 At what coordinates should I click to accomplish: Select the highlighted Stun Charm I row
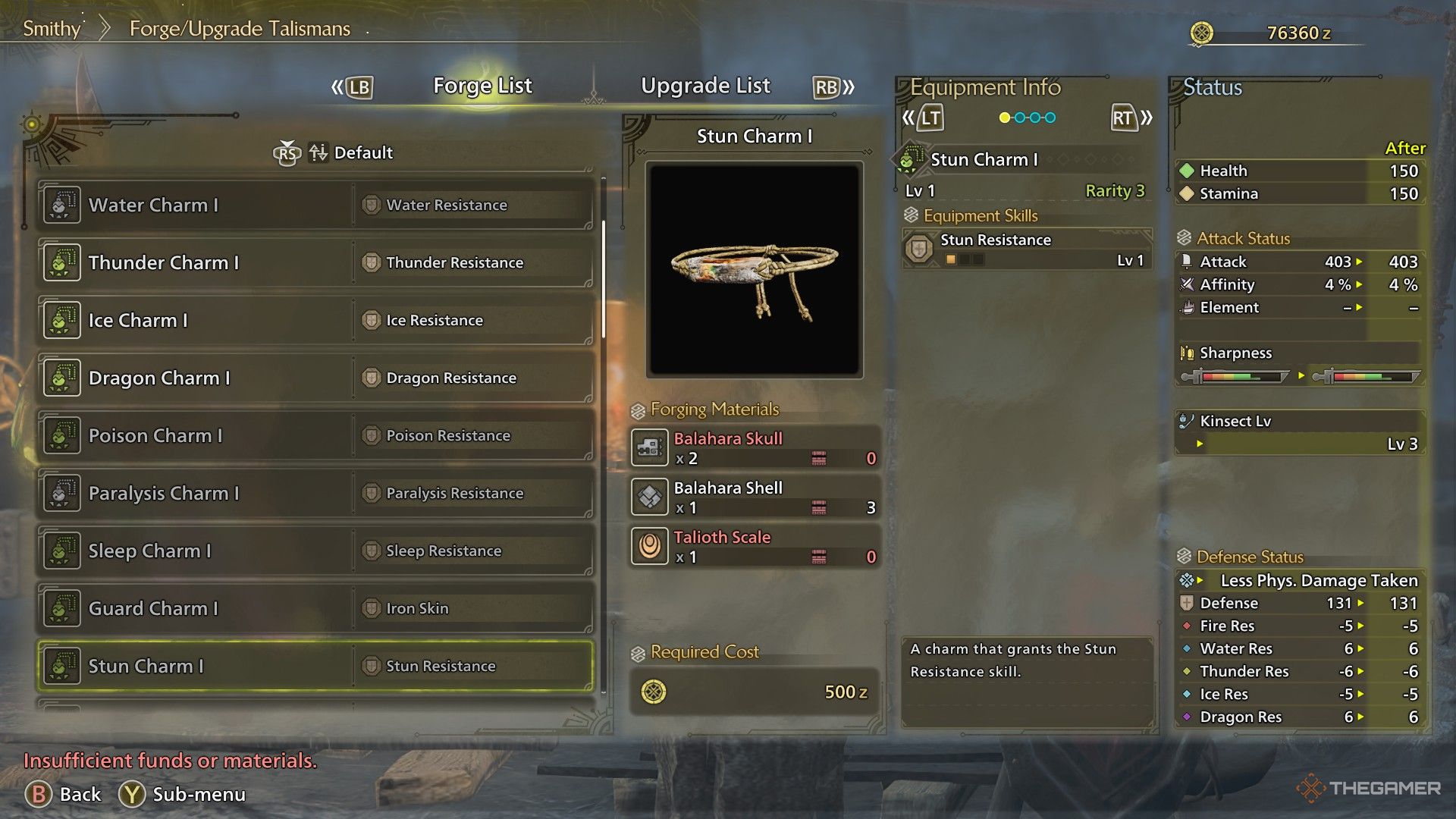[x=315, y=666]
